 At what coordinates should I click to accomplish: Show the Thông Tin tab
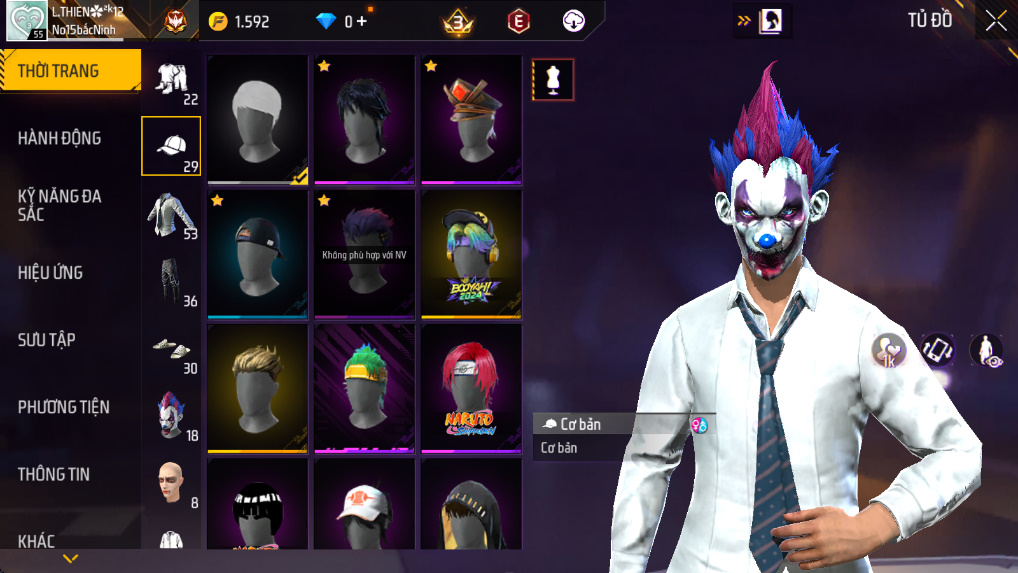coord(70,474)
